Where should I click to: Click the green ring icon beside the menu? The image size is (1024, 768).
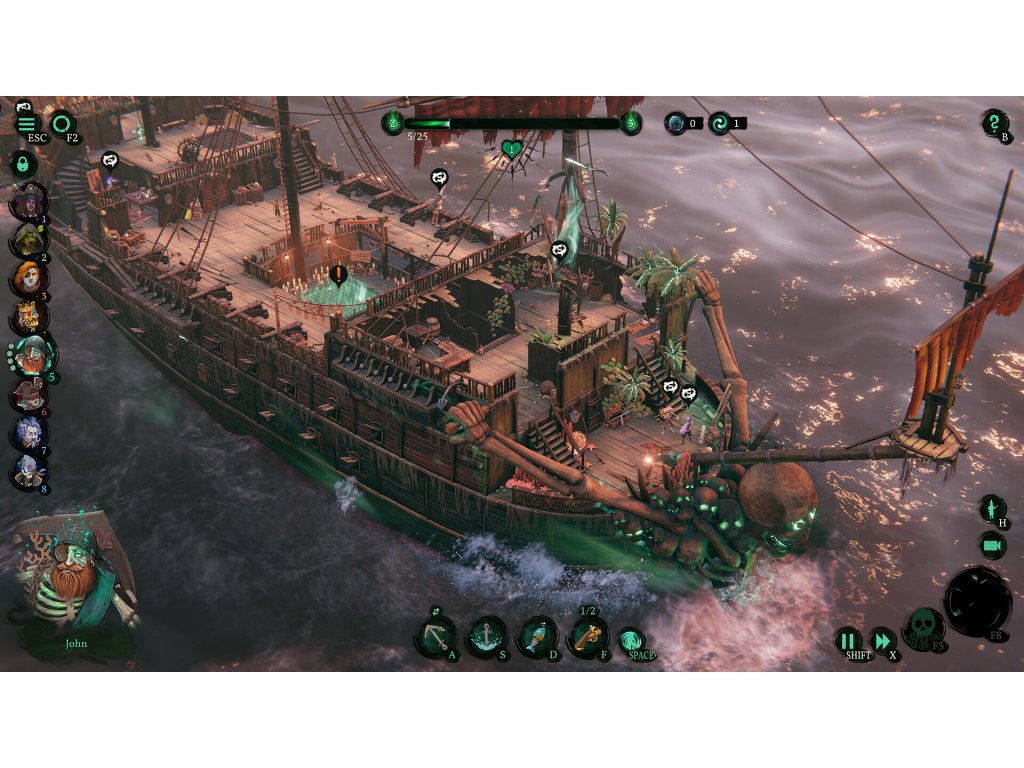click(62, 124)
